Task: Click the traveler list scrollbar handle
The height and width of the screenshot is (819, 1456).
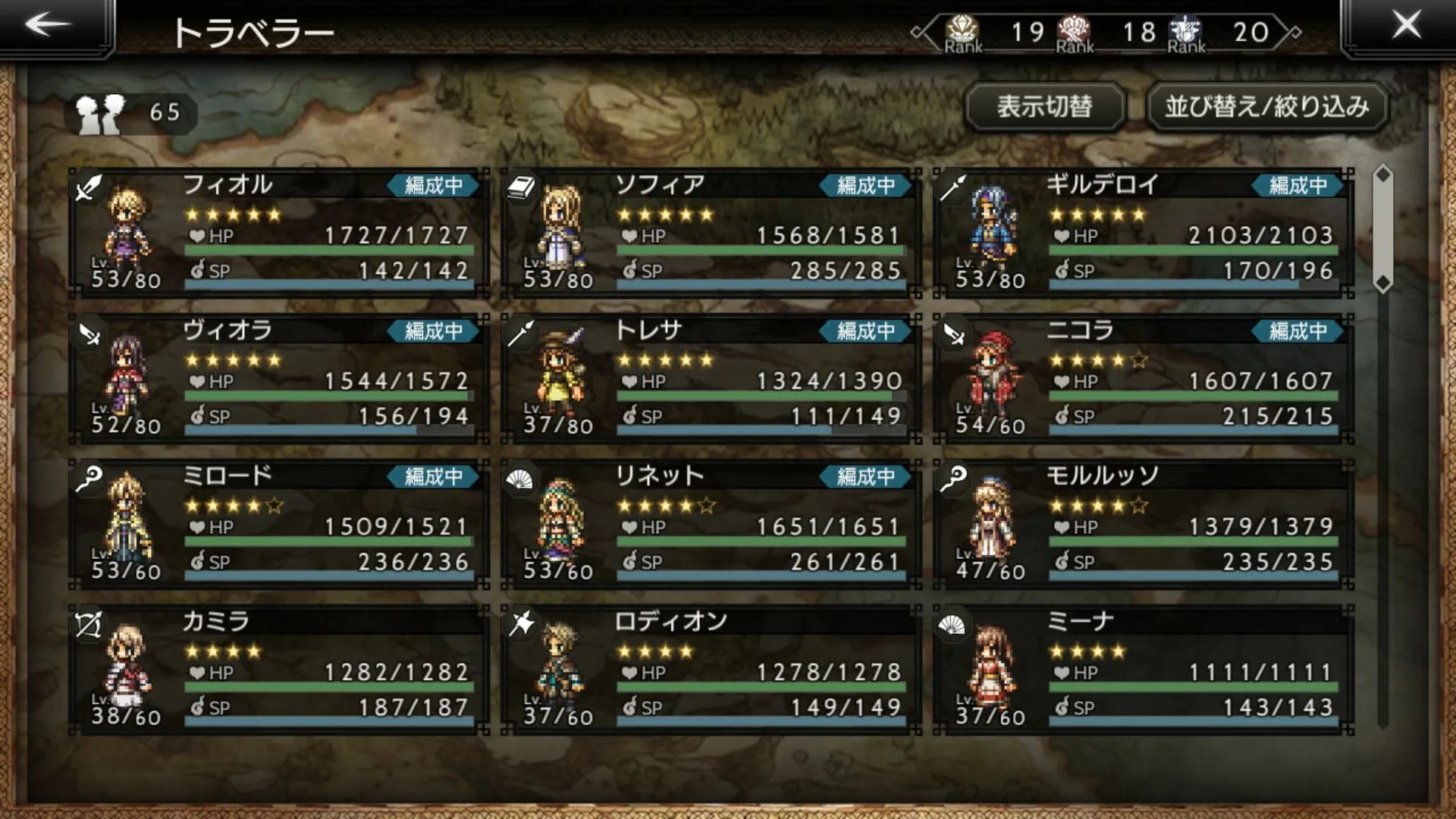Action: pyautogui.click(x=1383, y=228)
